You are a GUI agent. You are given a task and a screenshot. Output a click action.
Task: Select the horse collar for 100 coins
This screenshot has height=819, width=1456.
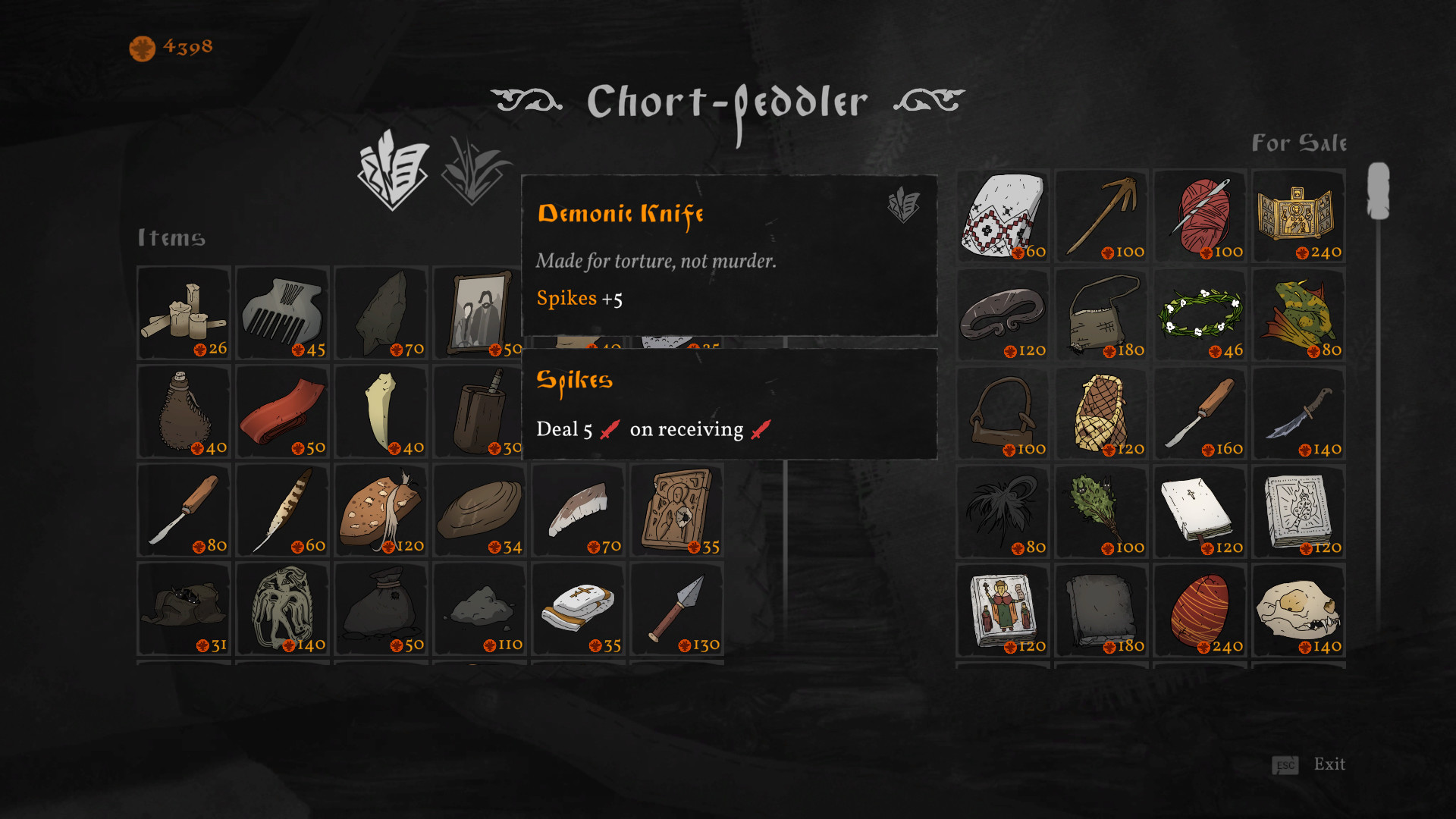[x=1003, y=412]
